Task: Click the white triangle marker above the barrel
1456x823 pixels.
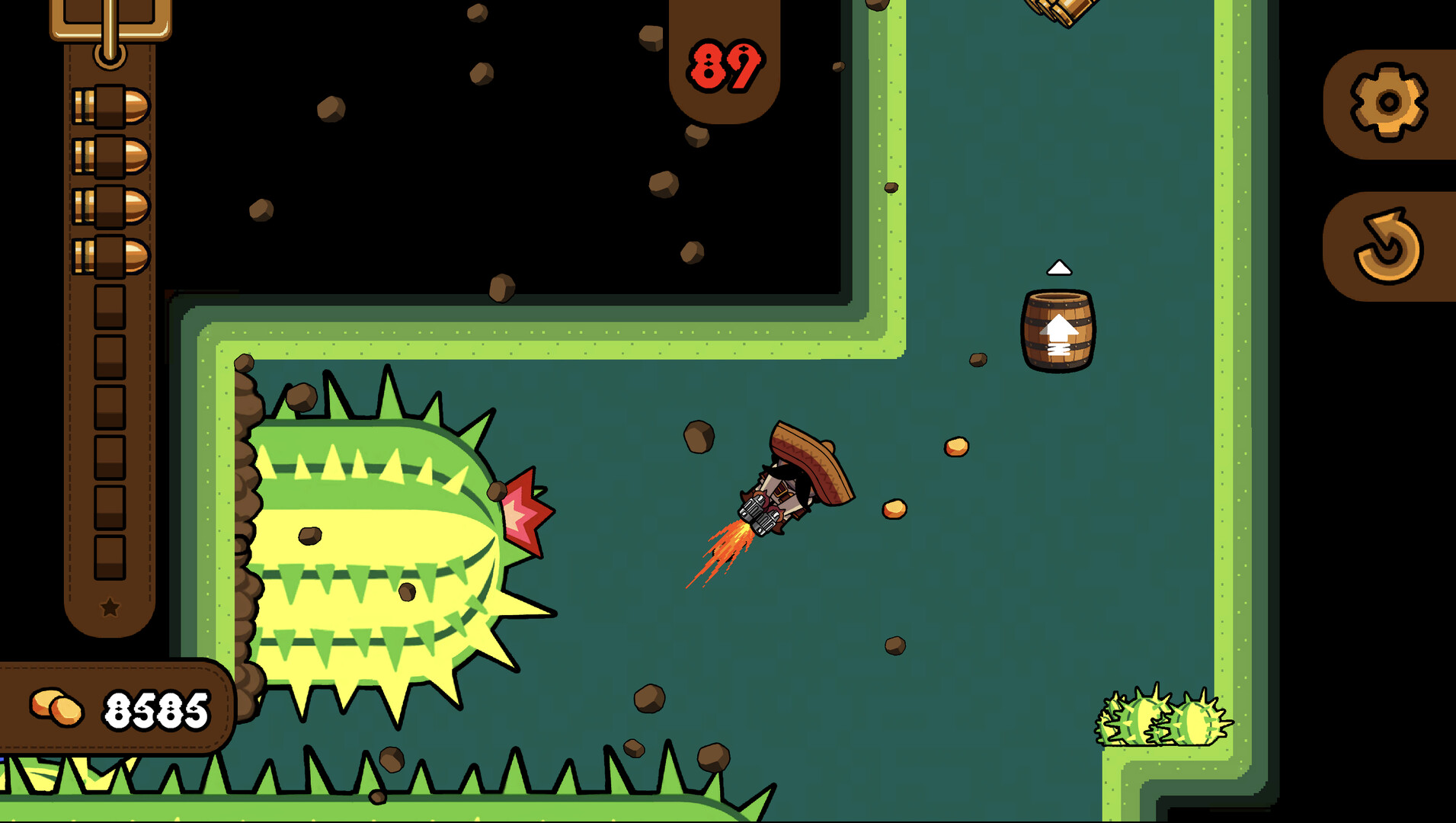Action: 1058,268
